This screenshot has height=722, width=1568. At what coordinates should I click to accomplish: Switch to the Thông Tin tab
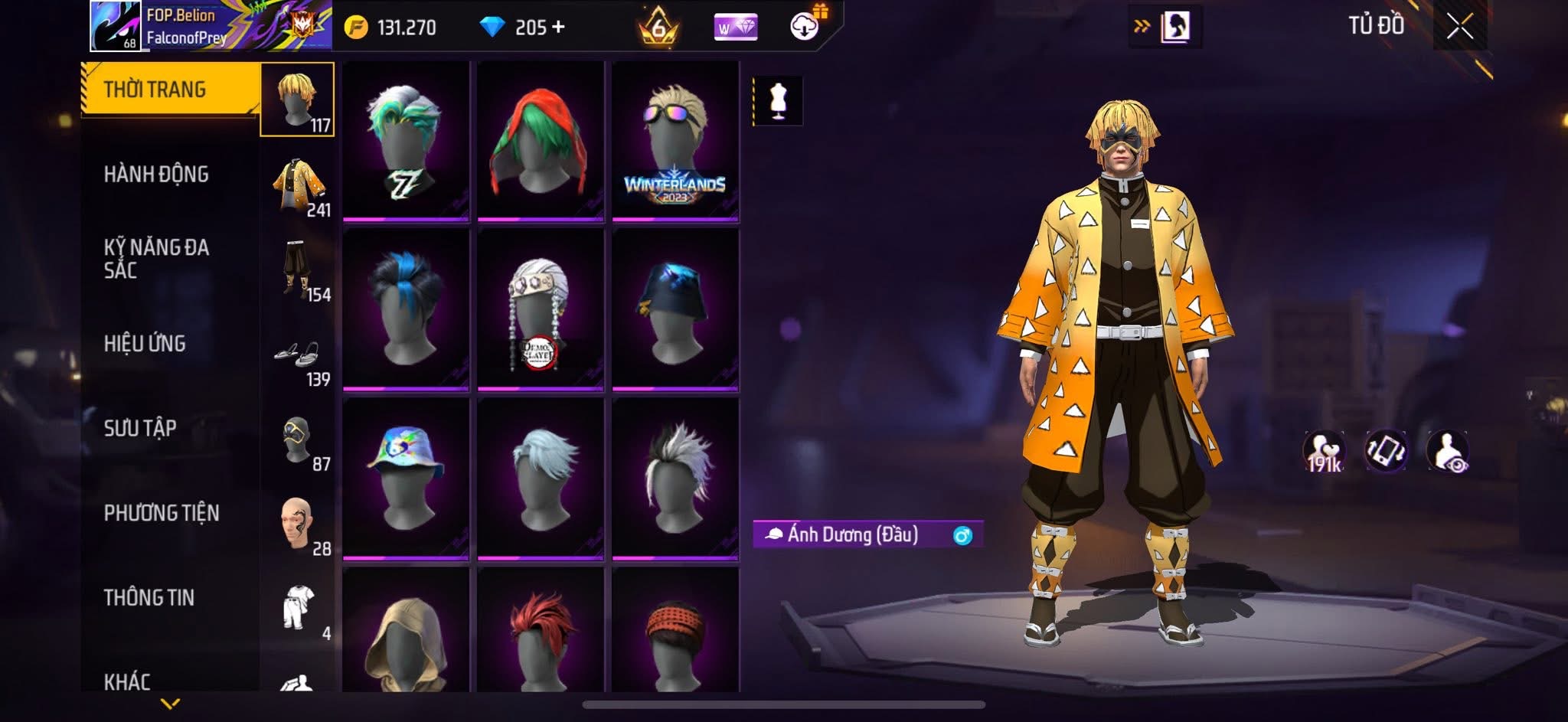[x=149, y=598]
